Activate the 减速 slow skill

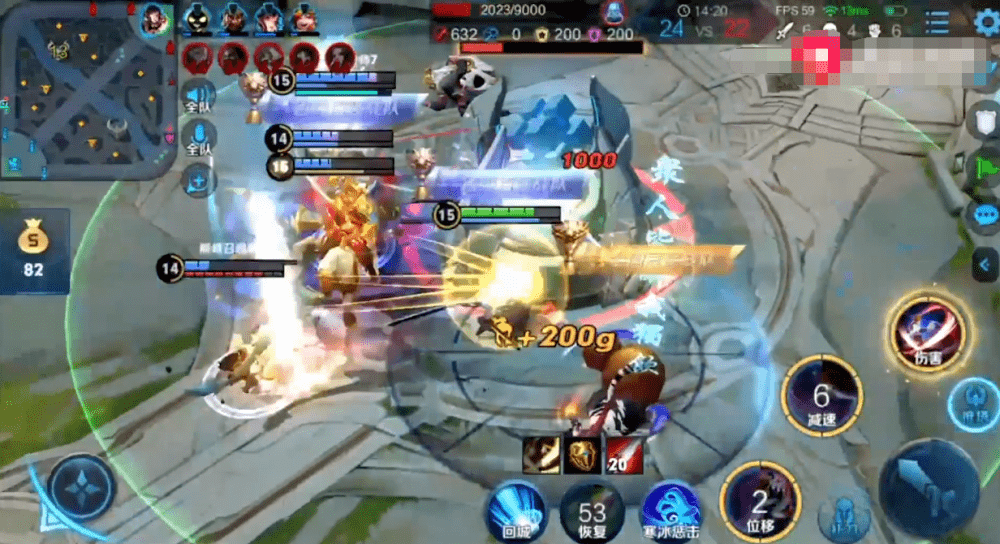[822, 396]
